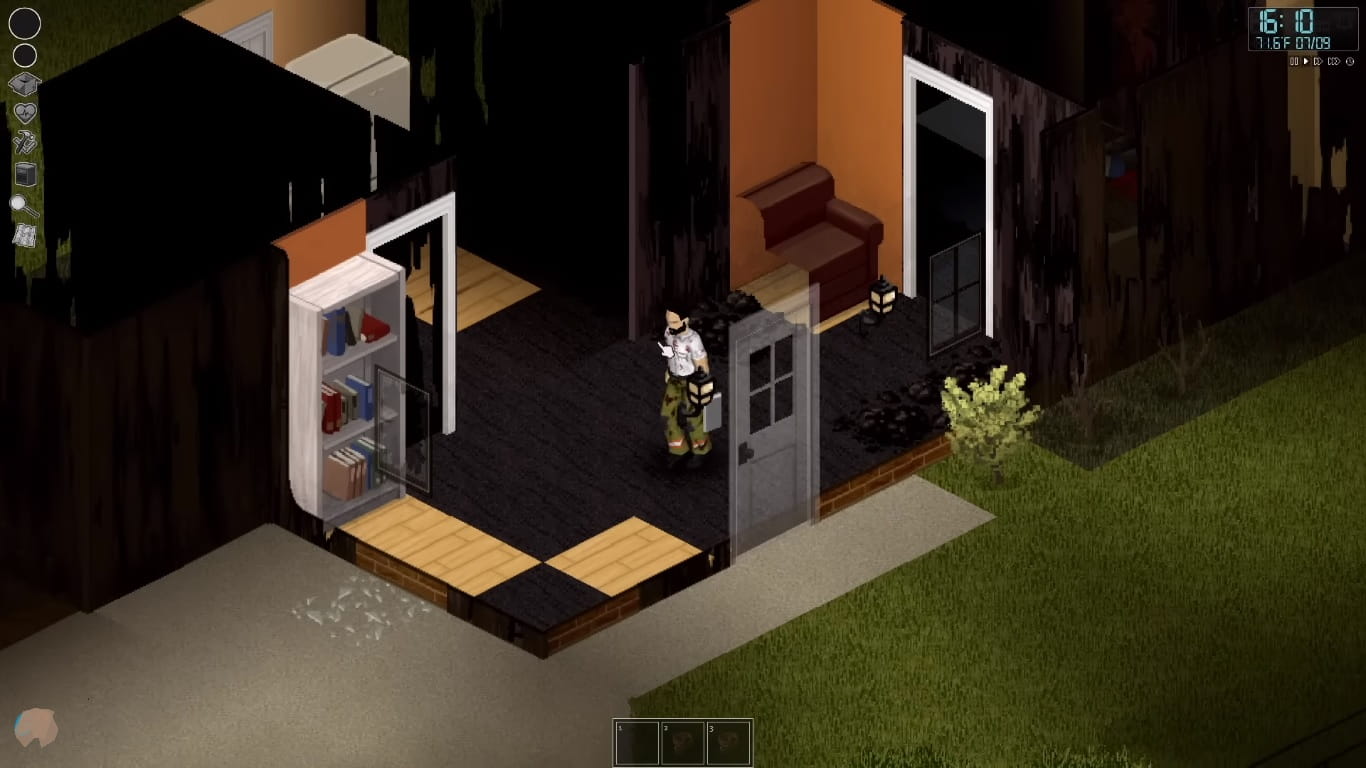Screen dimensions: 1366x768
Task: Toggle normal game speed play button
Action: pyautogui.click(x=1306, y=61)
